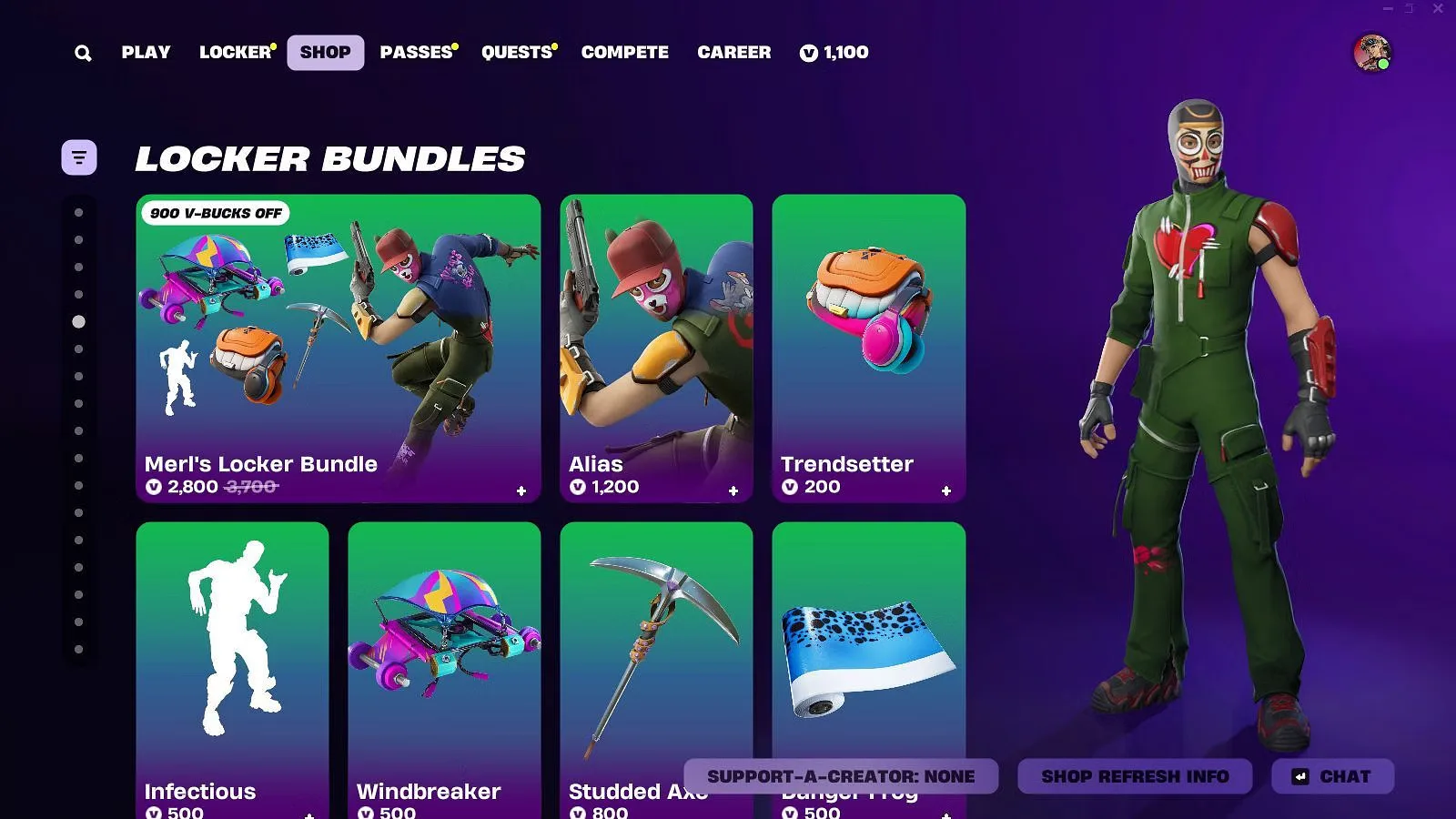Open the search magnifying glass icon
This screenshot has width=1456, height=819.
click(x=83, y=52)
